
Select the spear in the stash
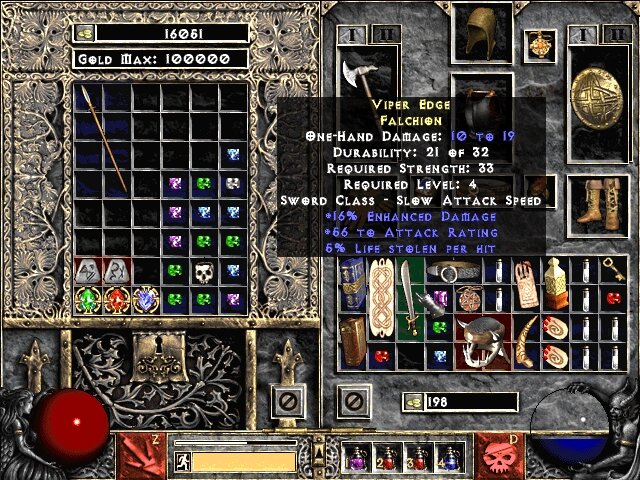[x=103, y=138]
